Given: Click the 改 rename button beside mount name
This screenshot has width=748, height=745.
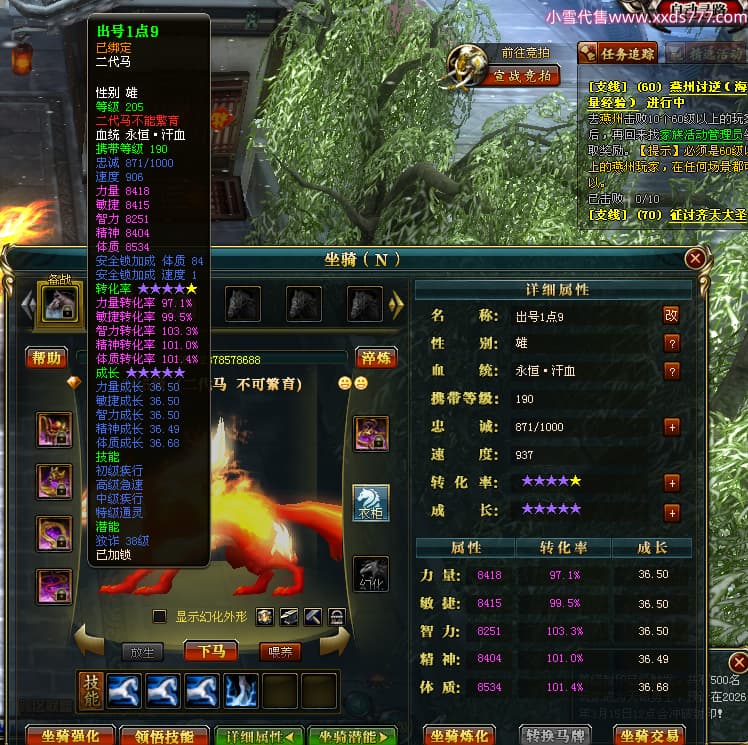Looking at the screenshot, I should (x=671, y=315).
